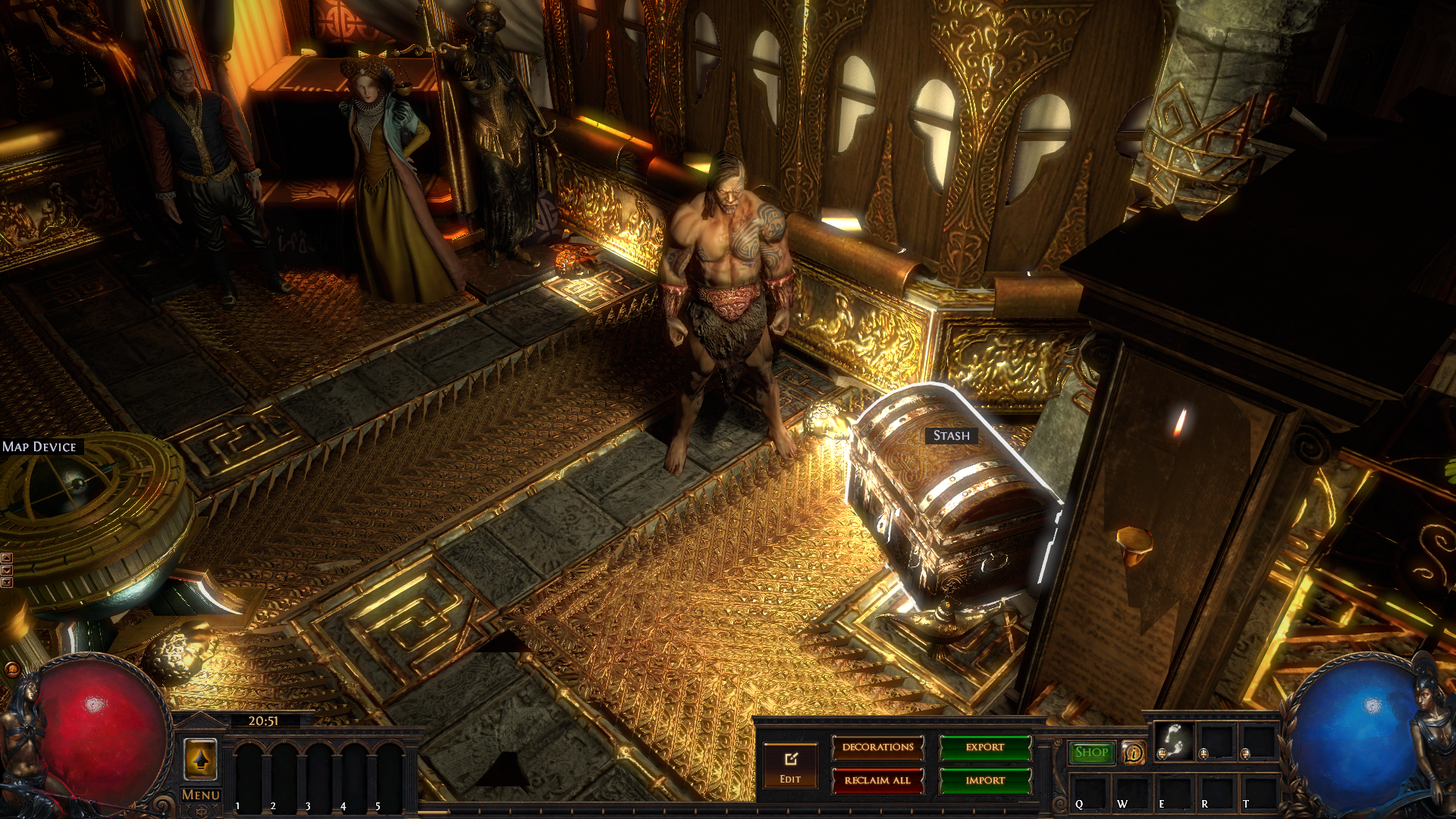The width and height of the screenshot is (1456, 819).
Task: Click the red Reclaim All button
Action: pos(877,780)
